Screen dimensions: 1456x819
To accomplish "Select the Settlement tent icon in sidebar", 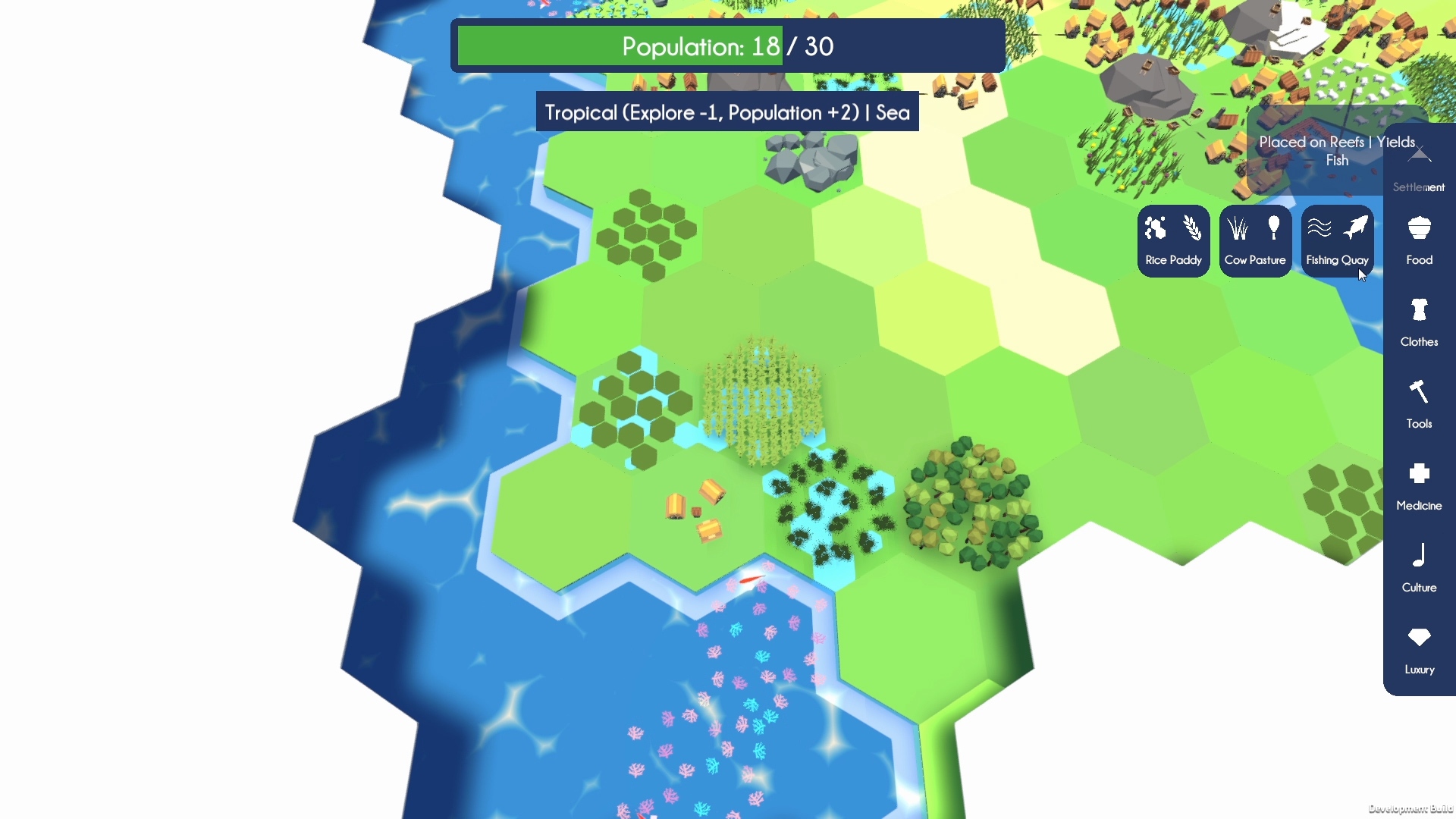I will (x=1419, y=155).
